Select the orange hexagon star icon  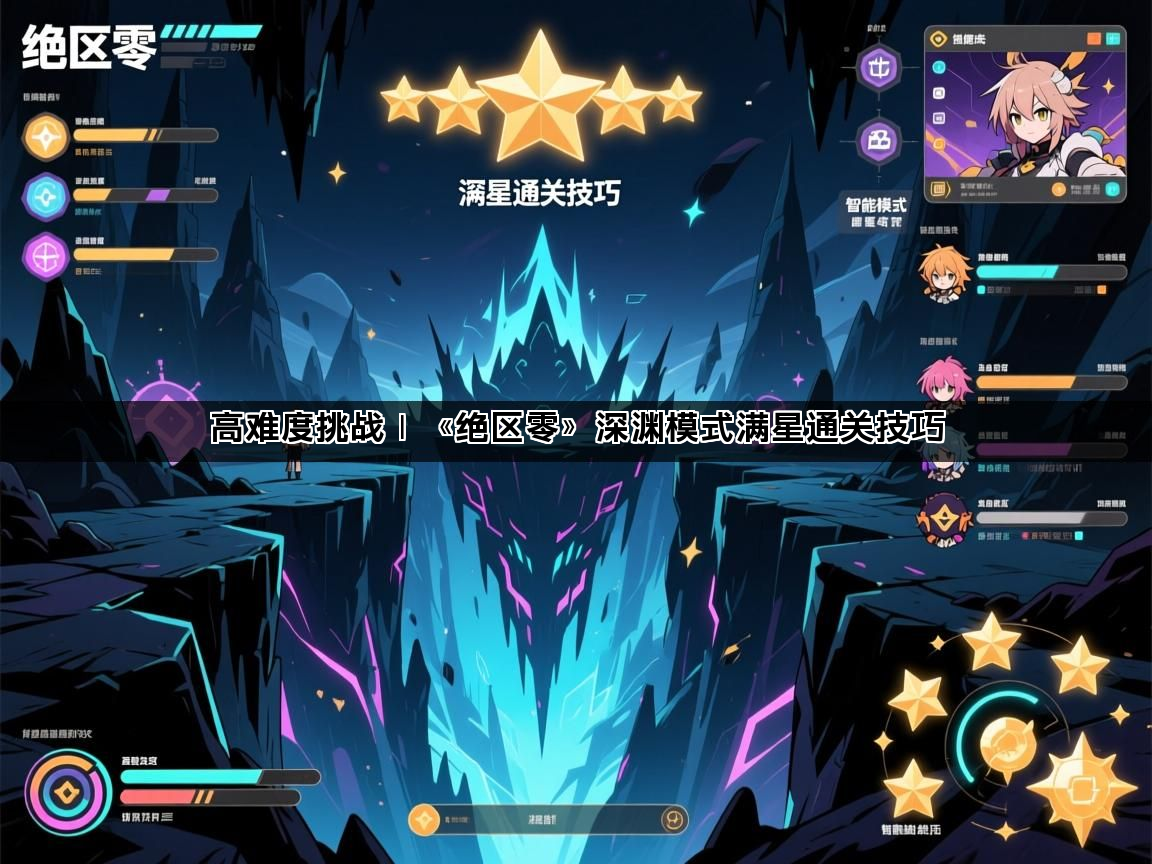(46, 136)
